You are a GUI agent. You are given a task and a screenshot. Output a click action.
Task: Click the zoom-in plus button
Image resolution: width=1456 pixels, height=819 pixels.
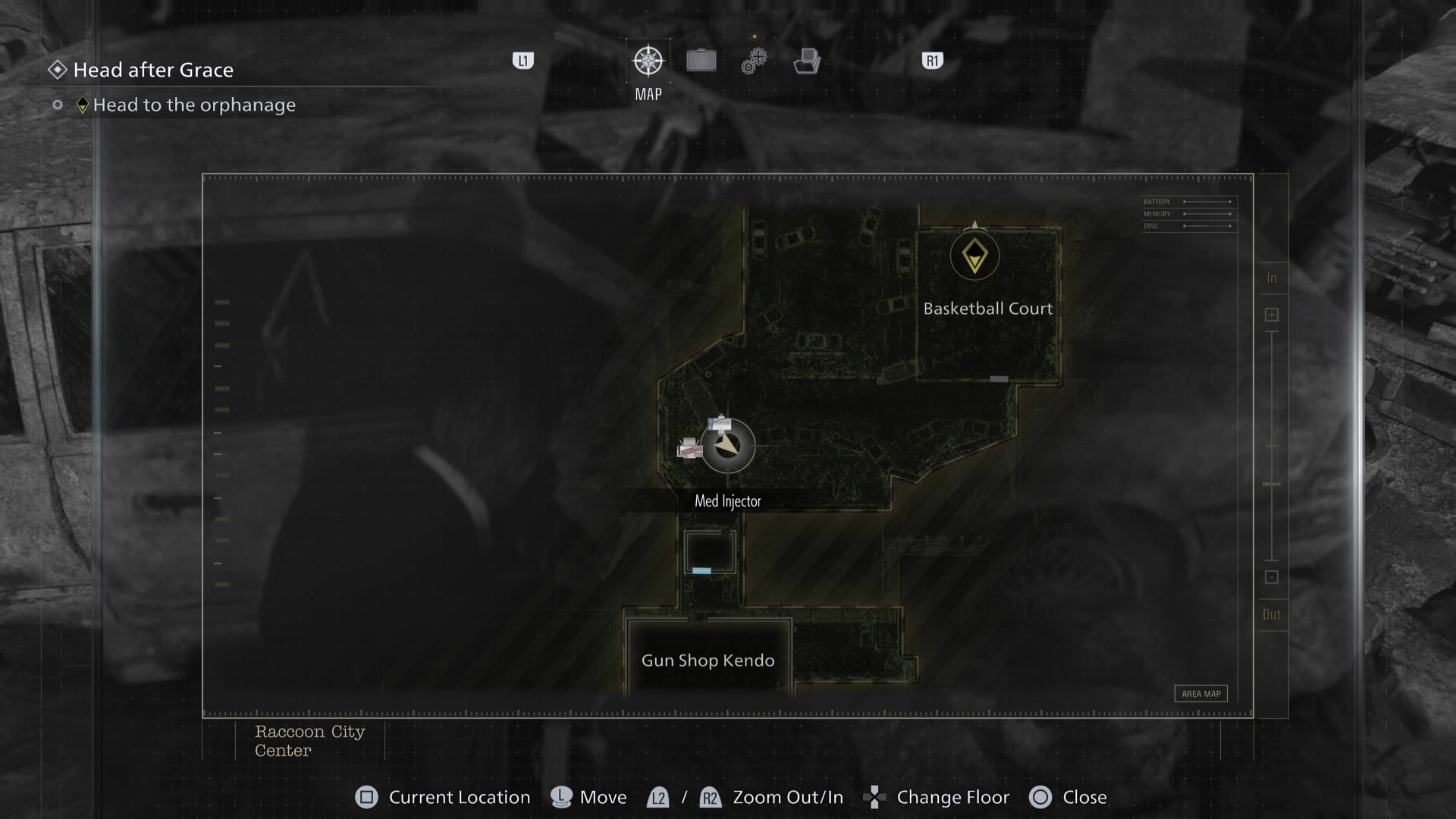1272,315
